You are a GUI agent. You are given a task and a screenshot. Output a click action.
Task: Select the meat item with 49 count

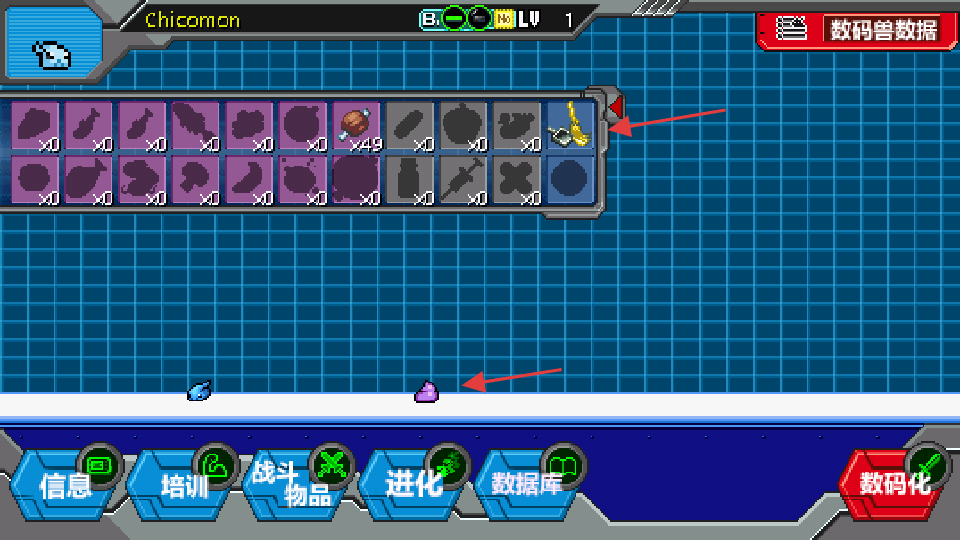[356, 126]
